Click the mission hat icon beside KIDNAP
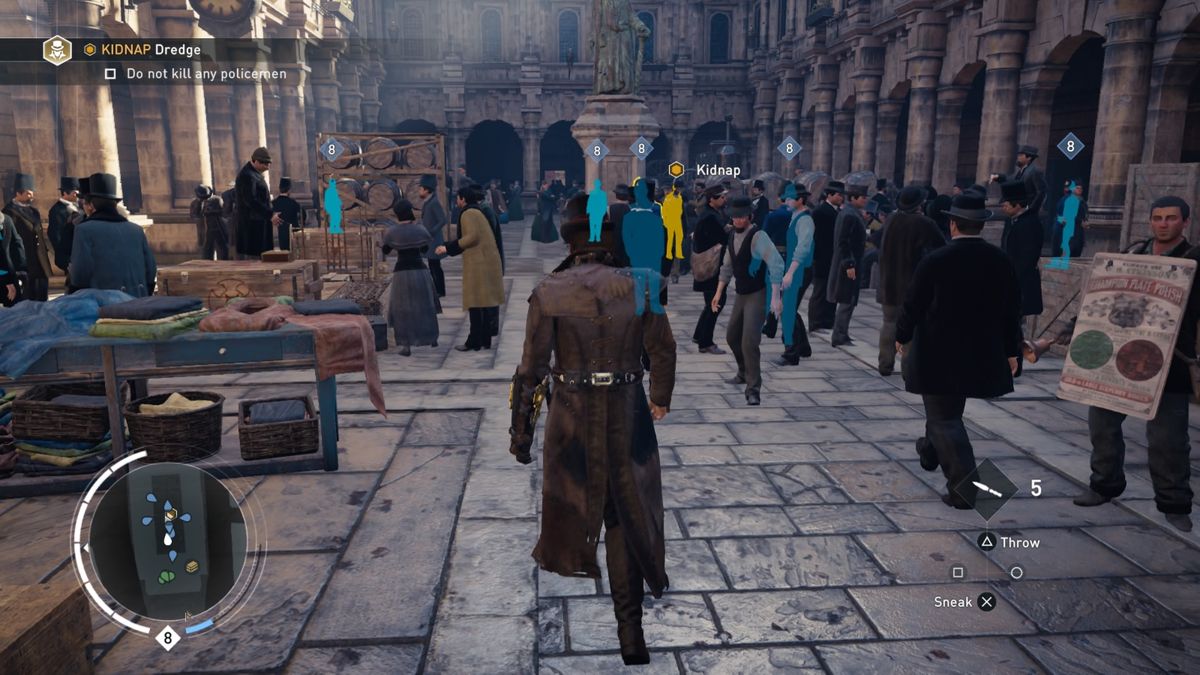Screen dimensions: 1200x675 57,49
